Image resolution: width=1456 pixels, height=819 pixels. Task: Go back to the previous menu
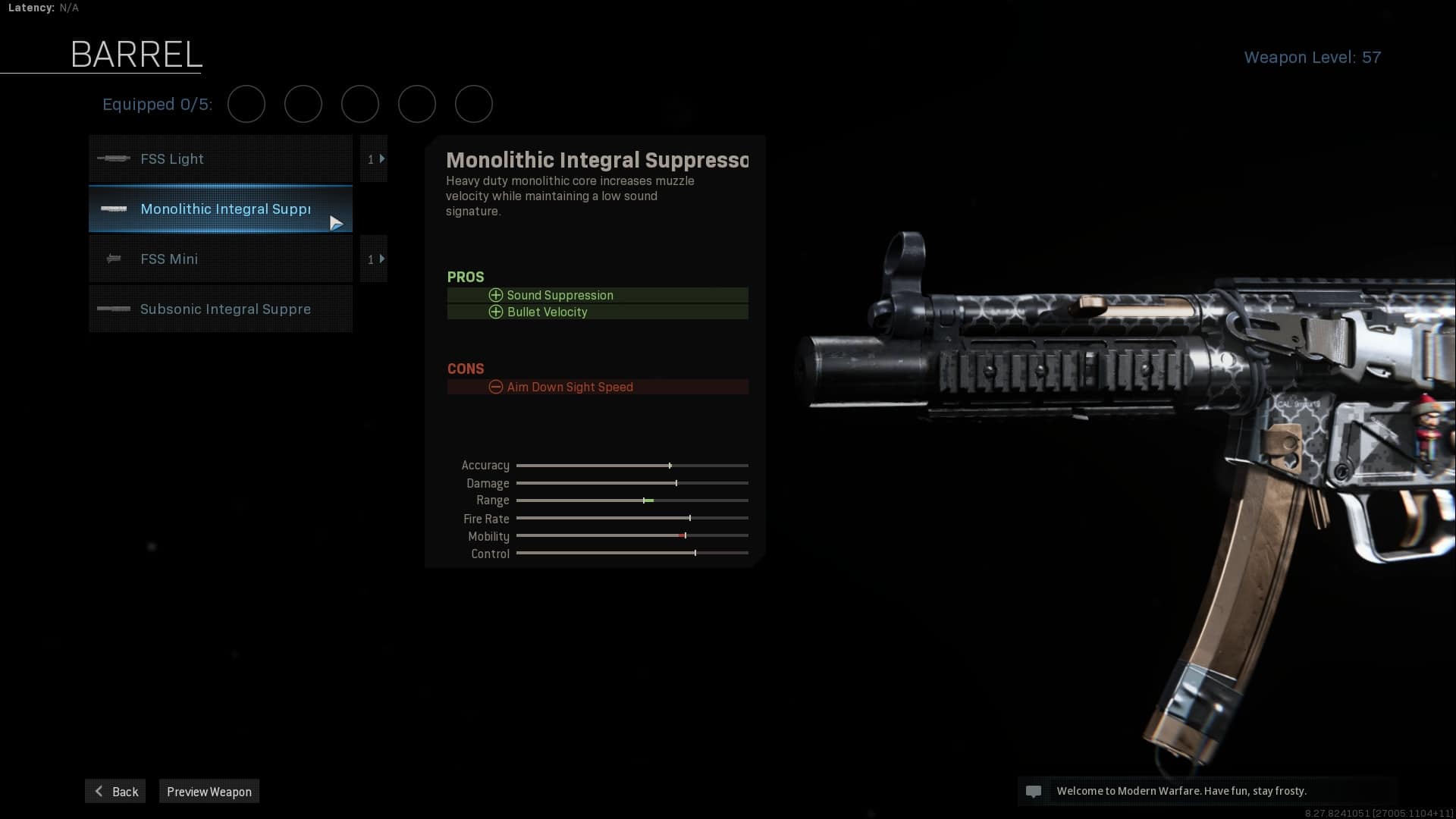115,792
